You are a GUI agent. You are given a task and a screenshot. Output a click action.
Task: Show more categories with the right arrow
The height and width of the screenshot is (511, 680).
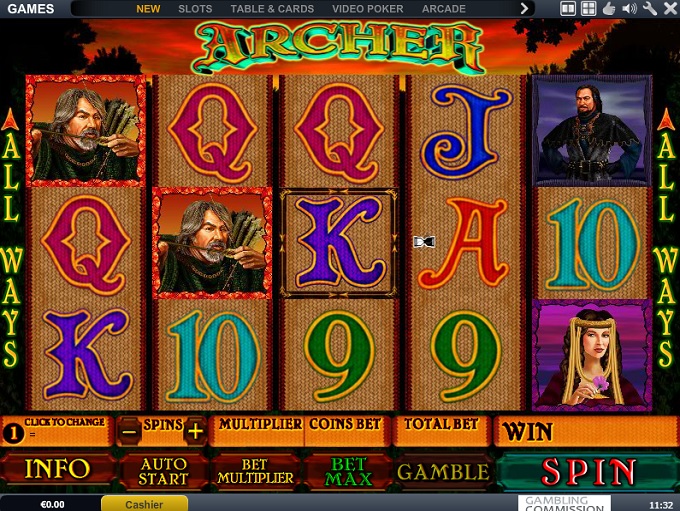click(x=524, y=9)
